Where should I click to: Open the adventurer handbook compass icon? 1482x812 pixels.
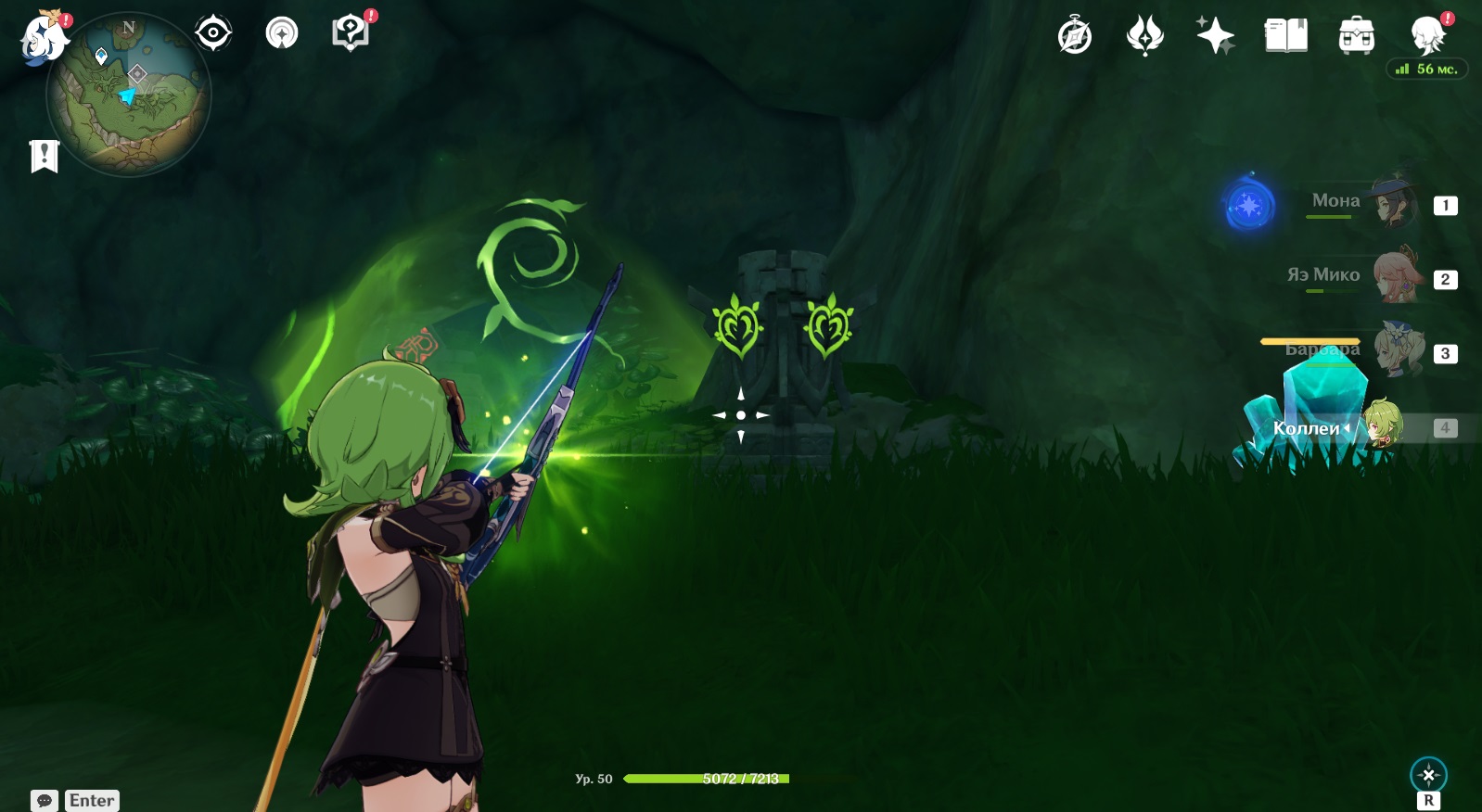(x=1075, y=36)
